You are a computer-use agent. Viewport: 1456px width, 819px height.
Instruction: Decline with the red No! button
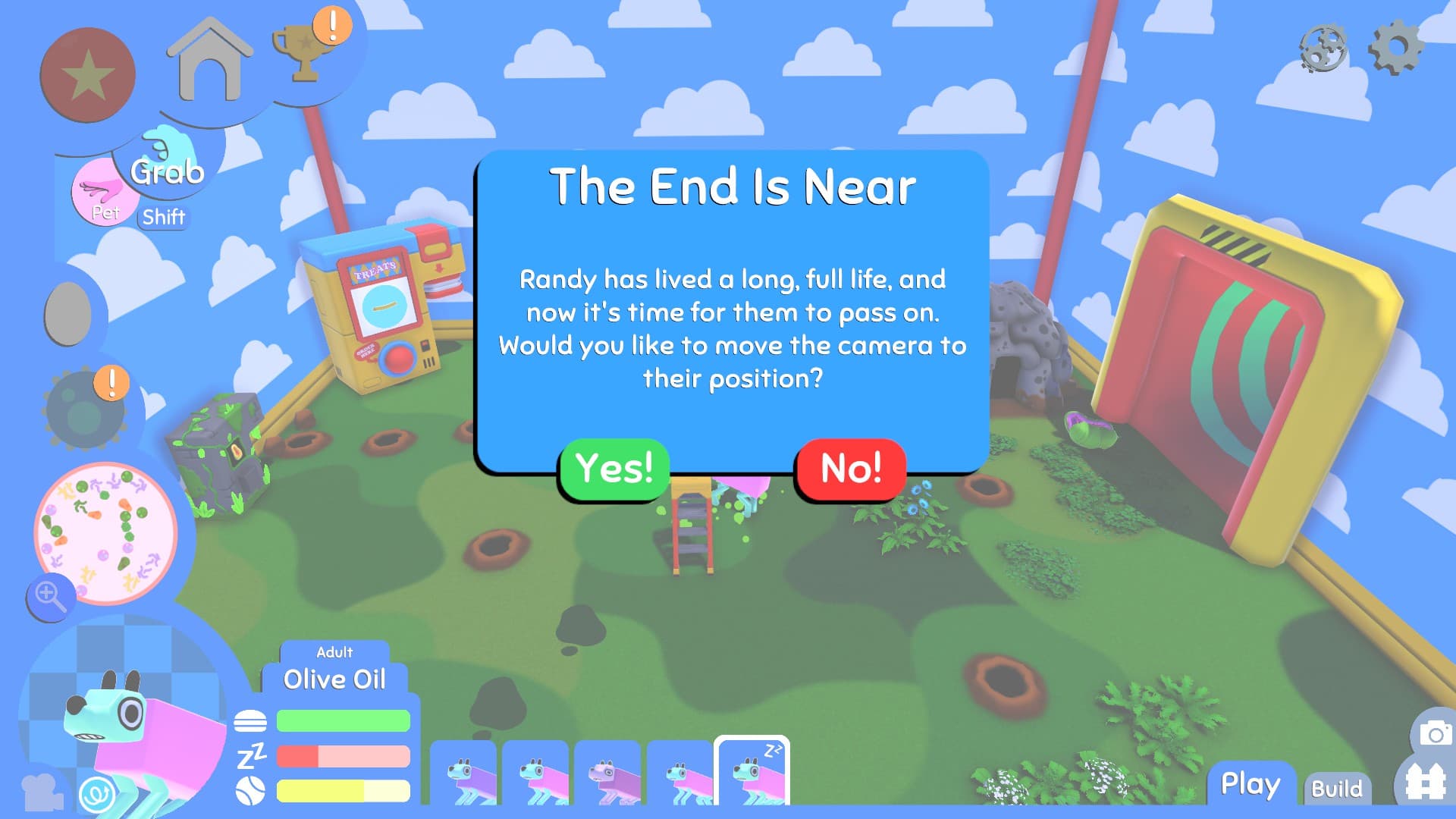pos(851,468)
